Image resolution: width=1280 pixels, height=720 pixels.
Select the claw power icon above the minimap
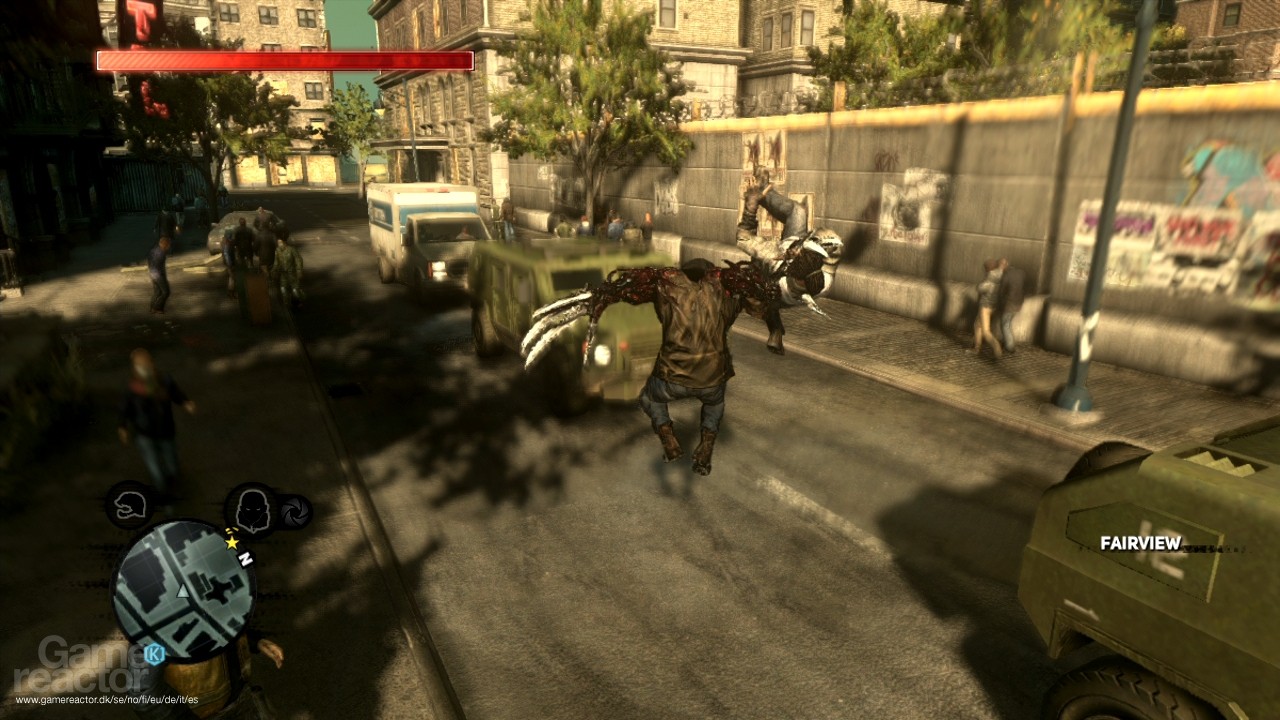pyautogui.click(x=129, y=505)
